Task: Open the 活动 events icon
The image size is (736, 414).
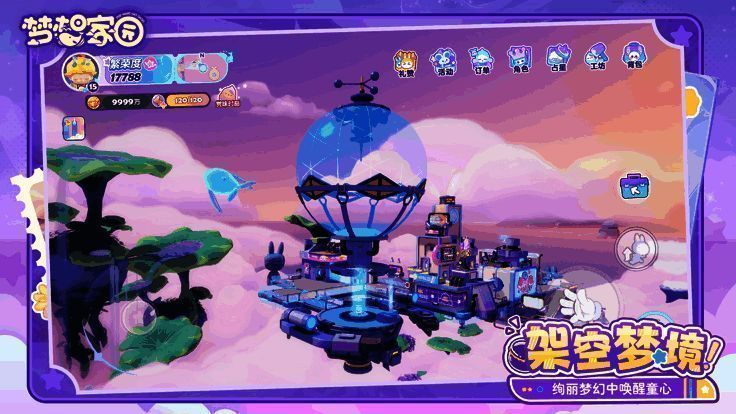Action: pyautogui.click(x=443, y=59)
